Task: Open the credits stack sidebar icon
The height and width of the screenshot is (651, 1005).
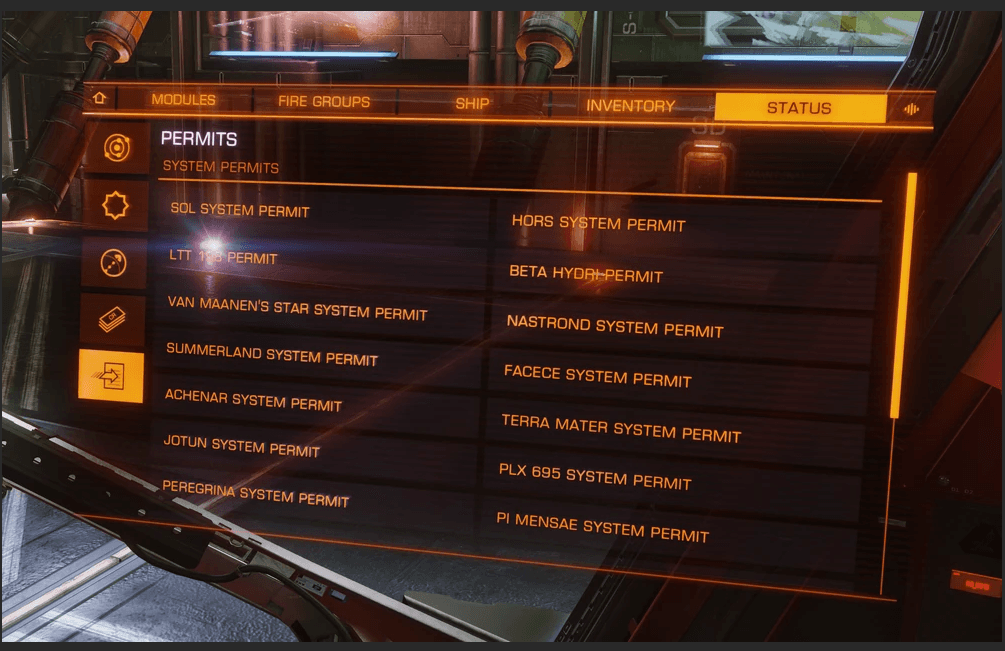Action: [x=112, y=320]
